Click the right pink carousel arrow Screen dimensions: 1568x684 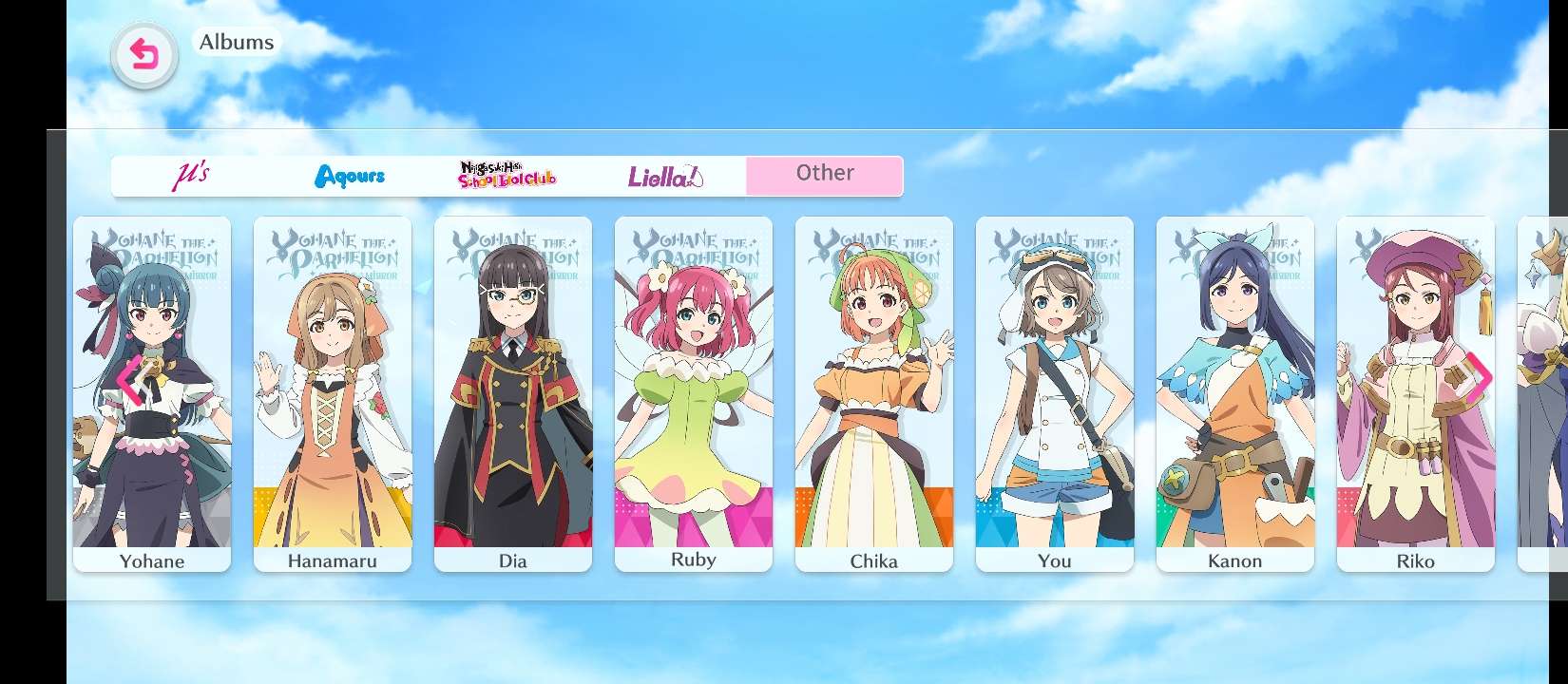click(1479, 377)
